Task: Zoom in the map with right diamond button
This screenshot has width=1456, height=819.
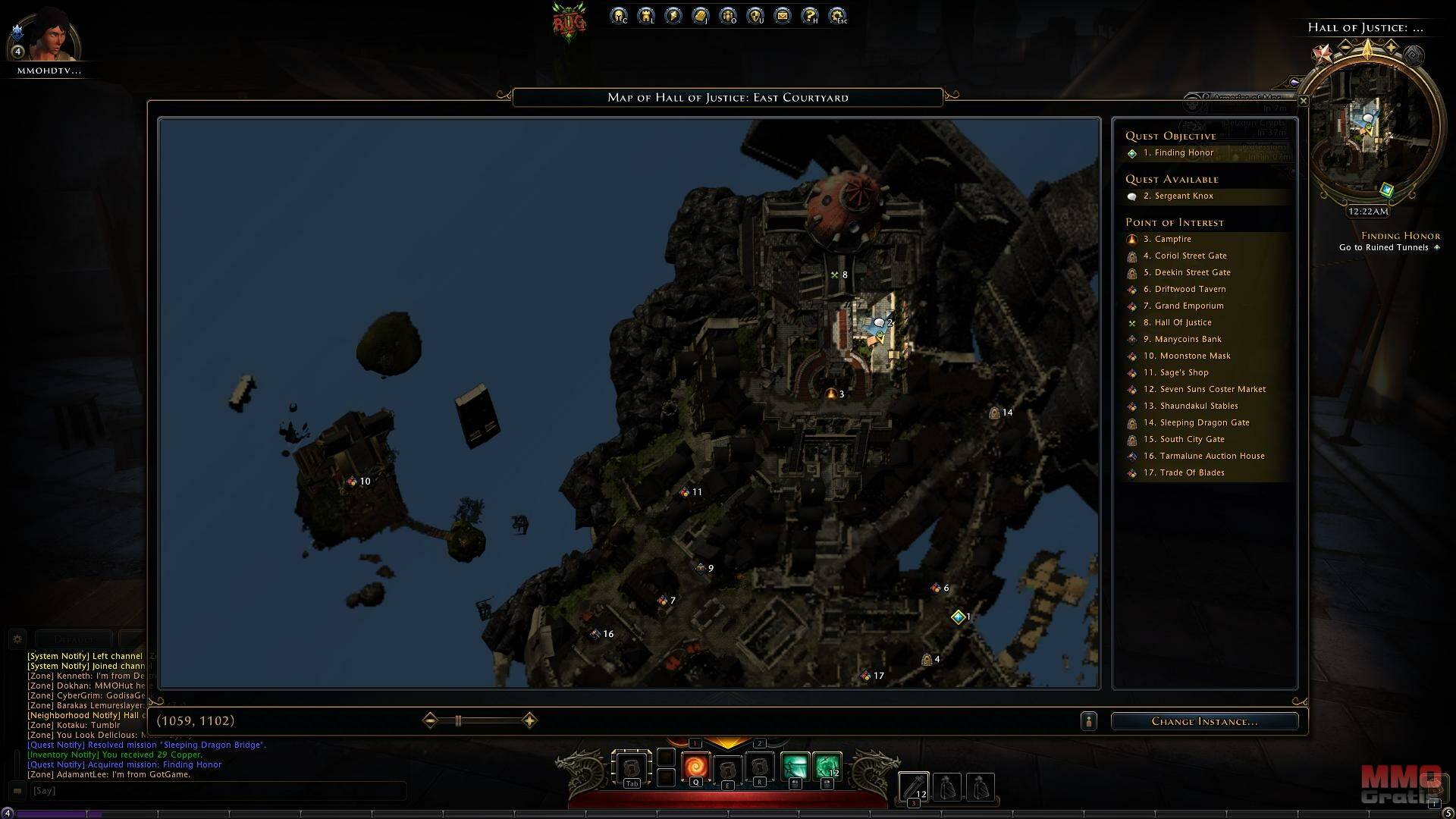Action: (x=529, y=720)
